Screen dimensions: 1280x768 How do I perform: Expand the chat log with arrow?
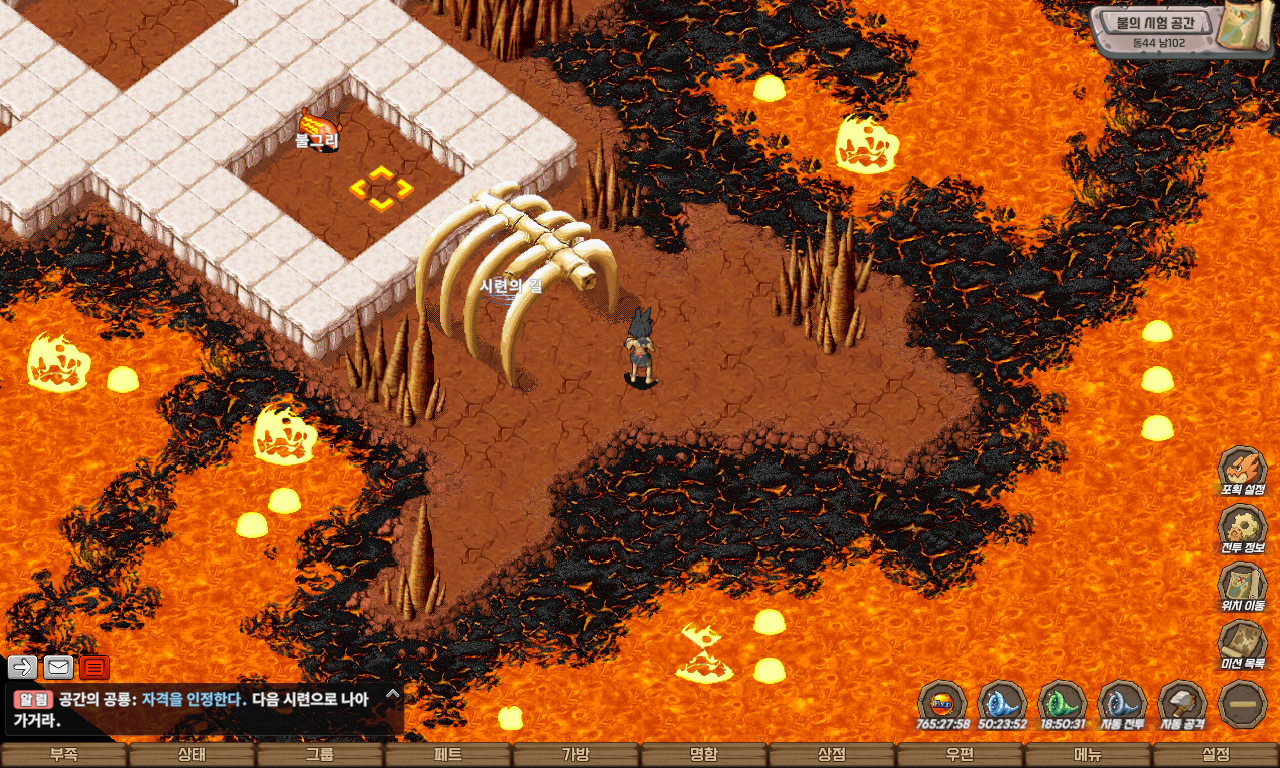click(393, 692)
